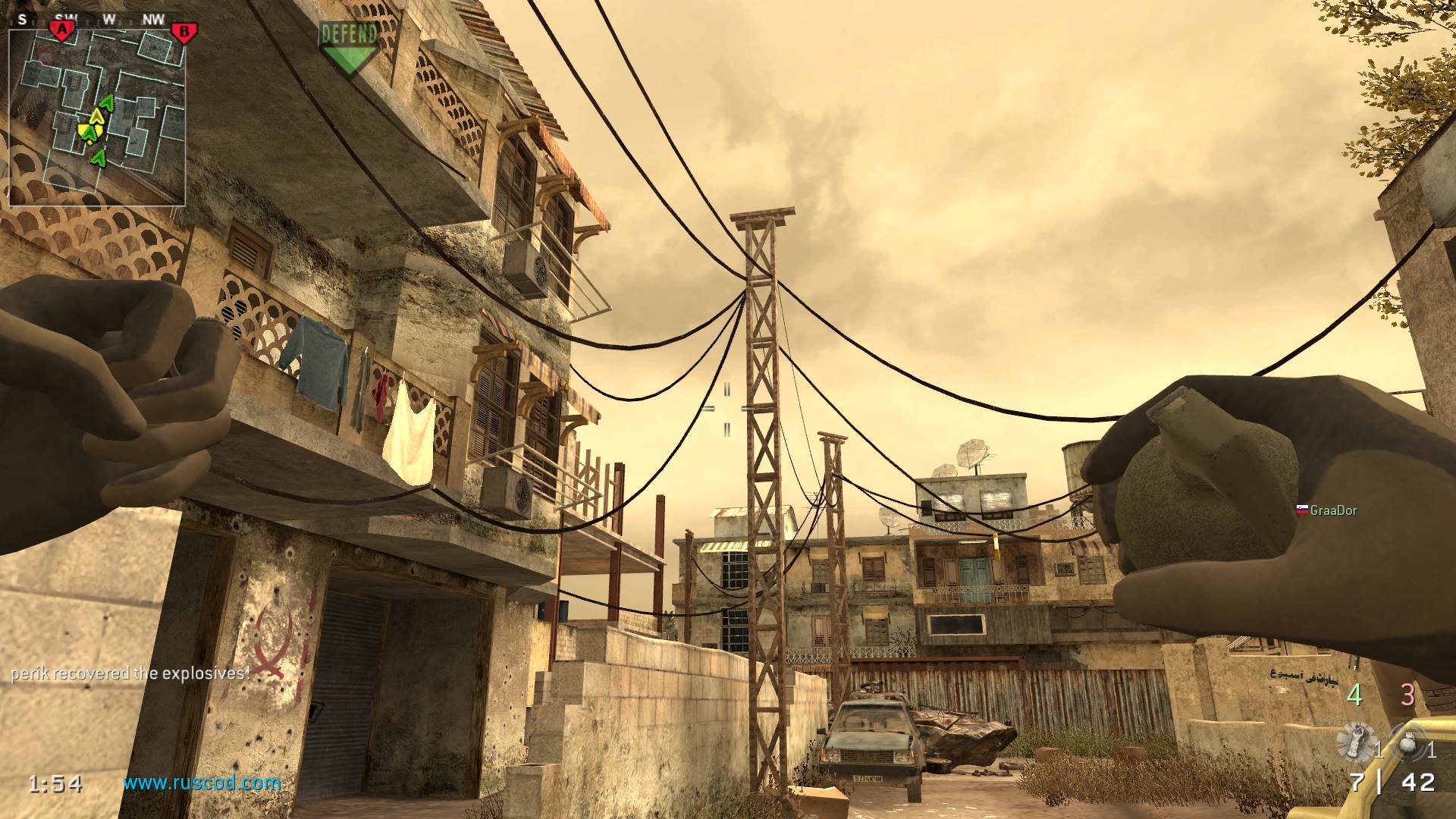The height and width of the screenshot is (819, 1456).
Task: Open the www.ruscod.com link
Action: click(x=202, y=783)
